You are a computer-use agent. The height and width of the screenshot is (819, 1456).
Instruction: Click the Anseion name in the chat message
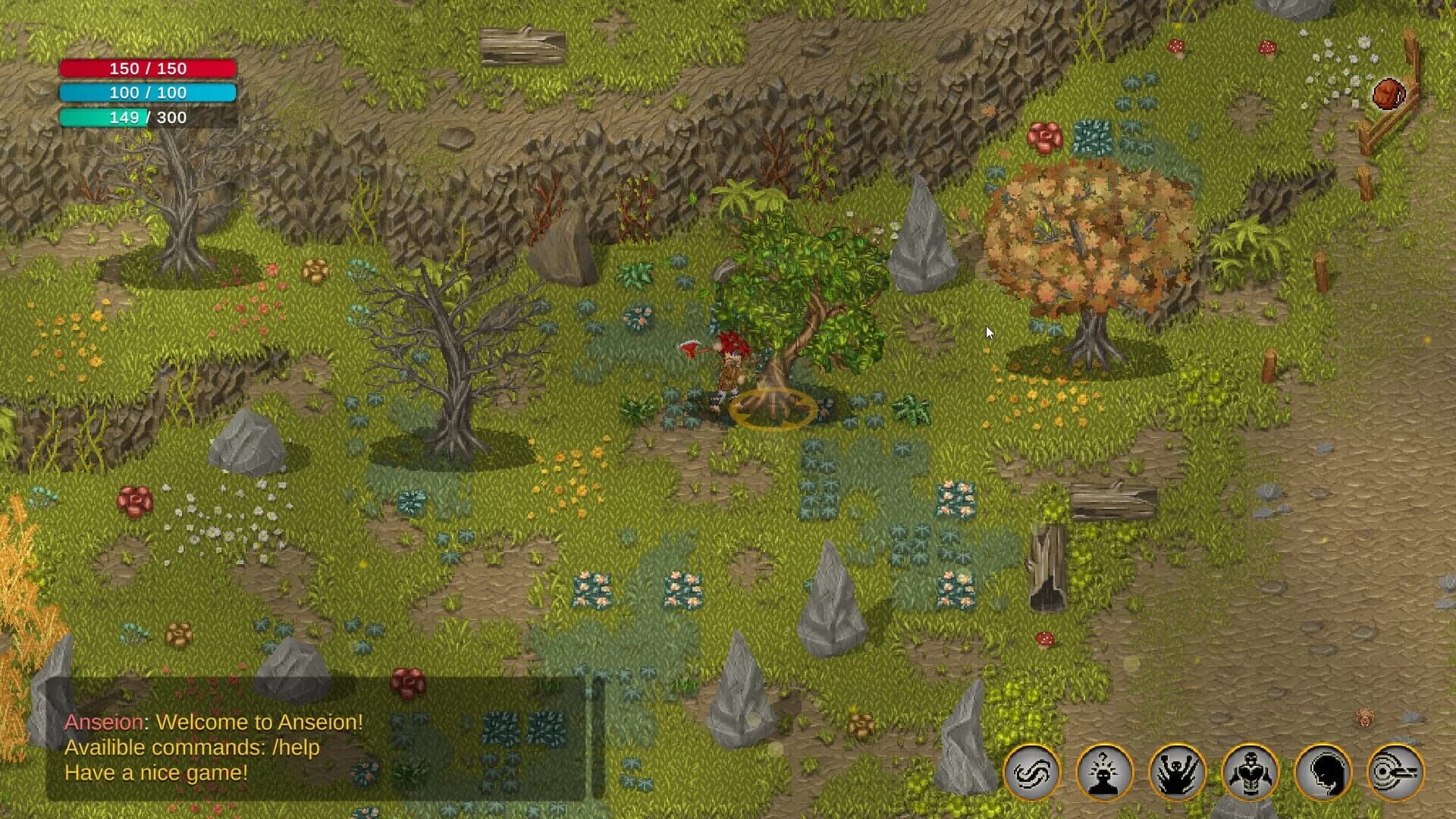pyautogui.click(x=102, y=722)
